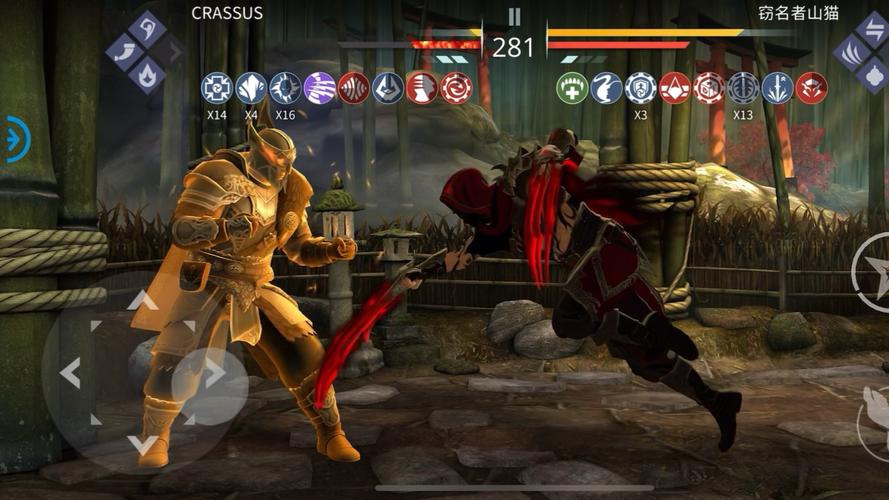The width and height of the screenshot is (889, 500).
Task: Throw ranged weapon with the shuriken button
Action: 872,271
